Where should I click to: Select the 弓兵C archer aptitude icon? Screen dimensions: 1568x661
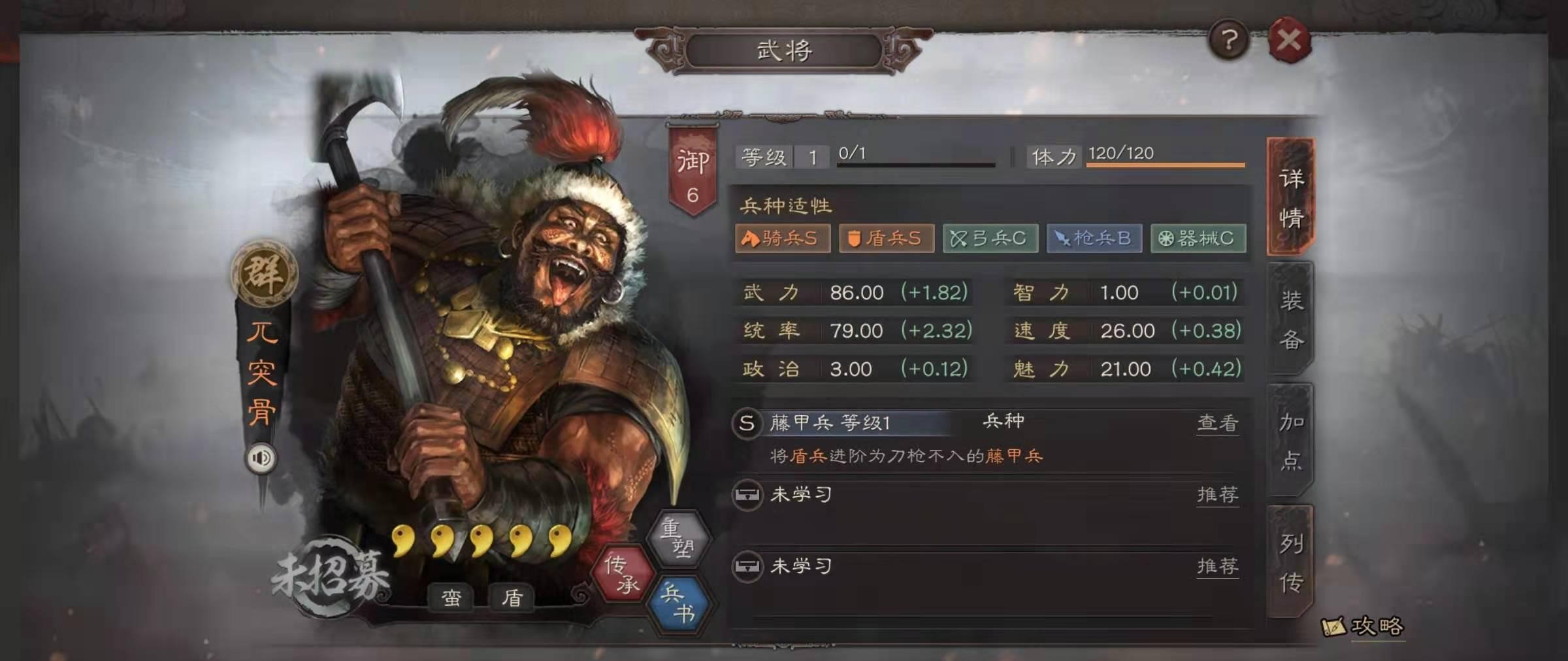click(990, 239)
